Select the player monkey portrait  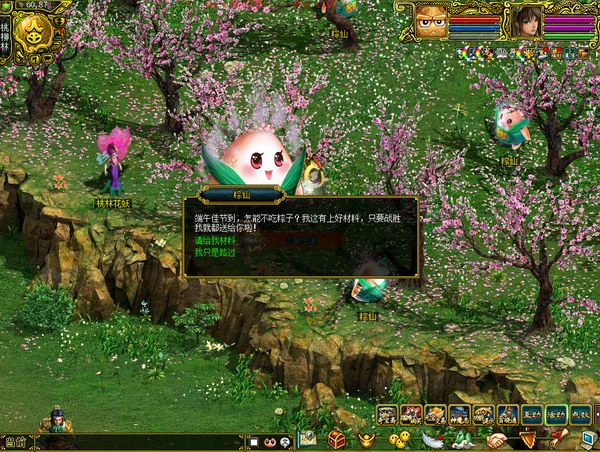[432, 20]
